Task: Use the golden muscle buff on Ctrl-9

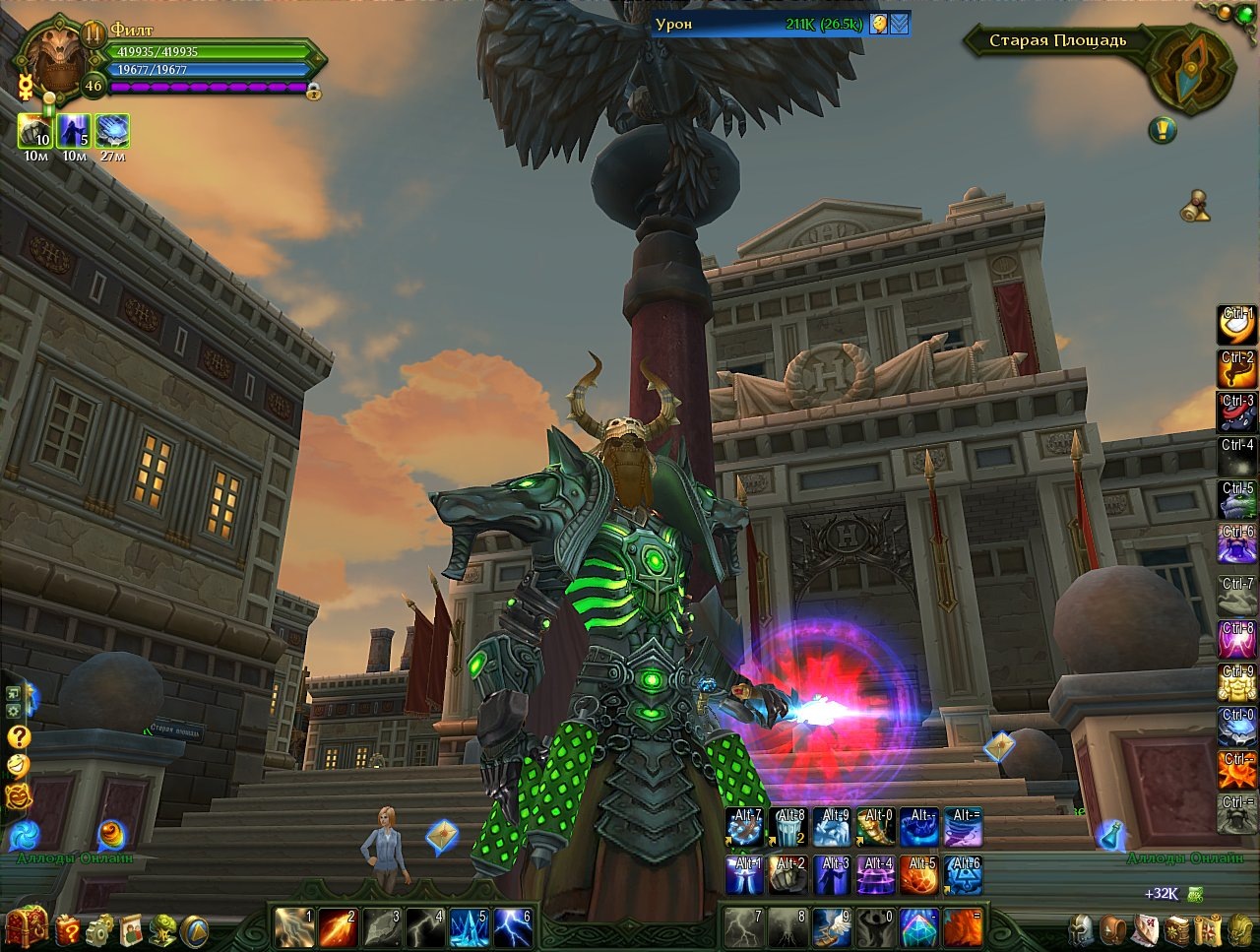Action: tap(1237, 683)
